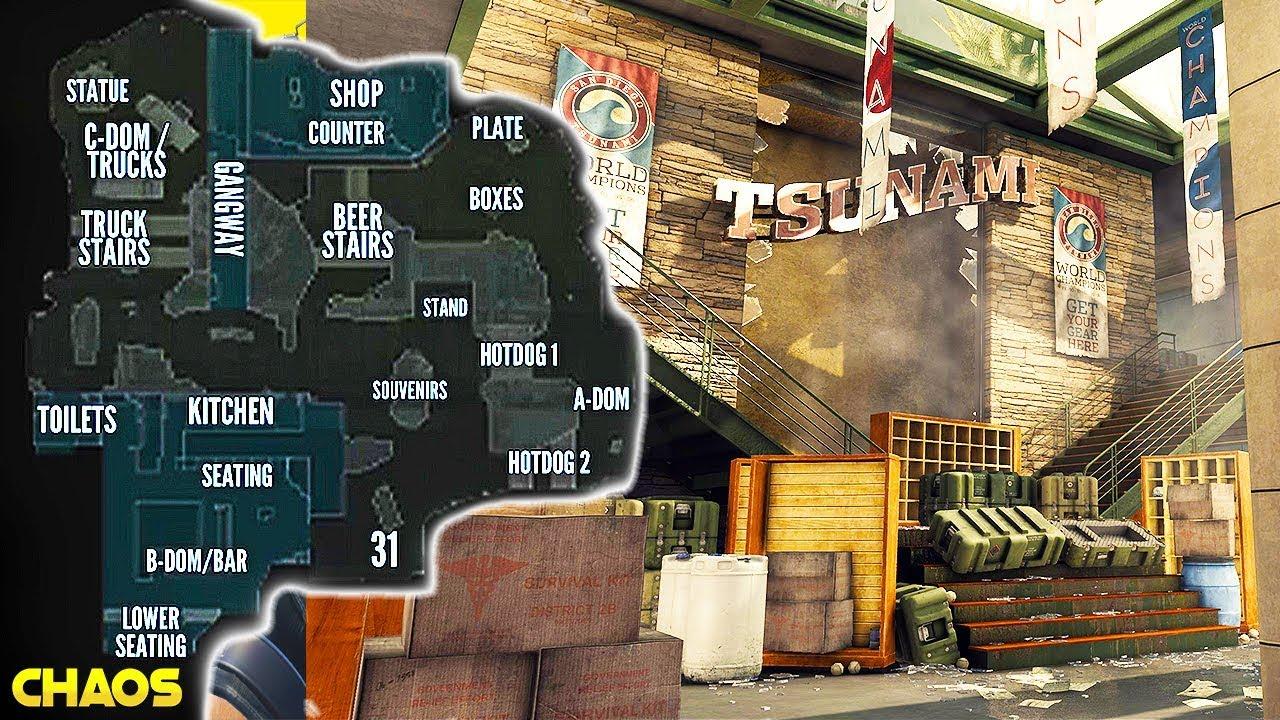The image size is (1280, 720).
Task: Select the Statue callout on the map
Action: [97, 91]
